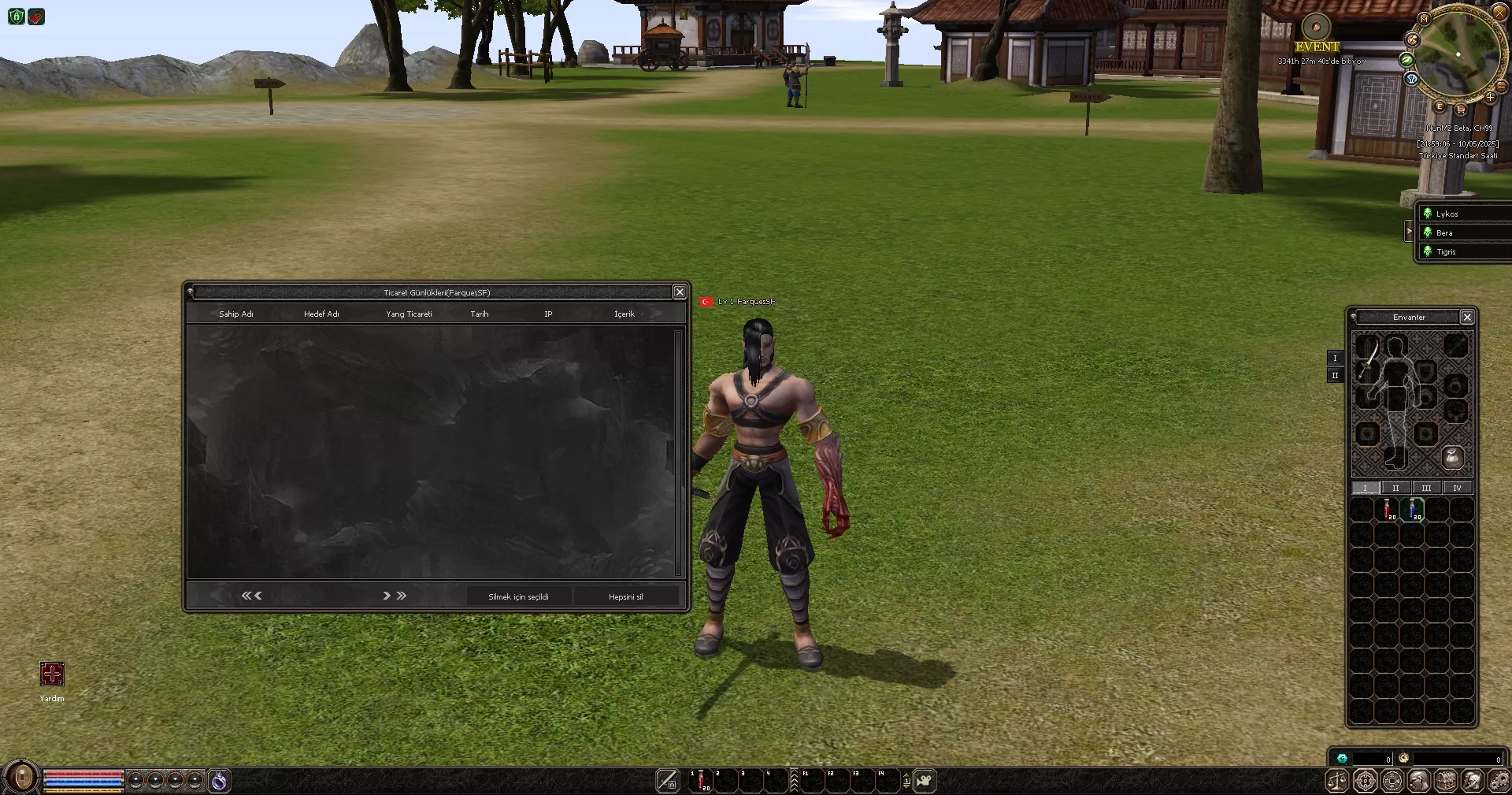This screenshot has height=795, width=1512.
Task: Open system options via the gears icon
Action: 1499,782
